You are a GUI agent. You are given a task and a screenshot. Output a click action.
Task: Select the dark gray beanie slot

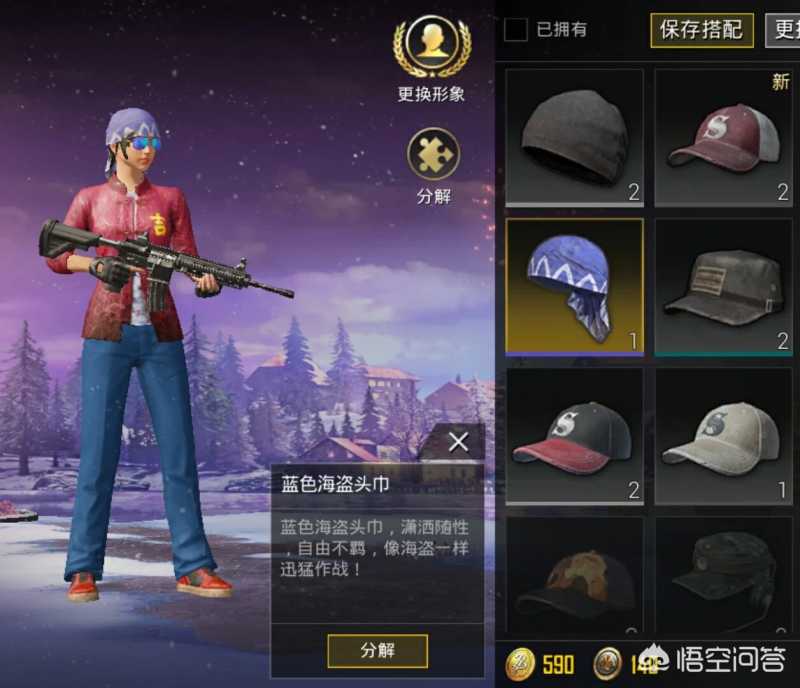pos(574,137)
